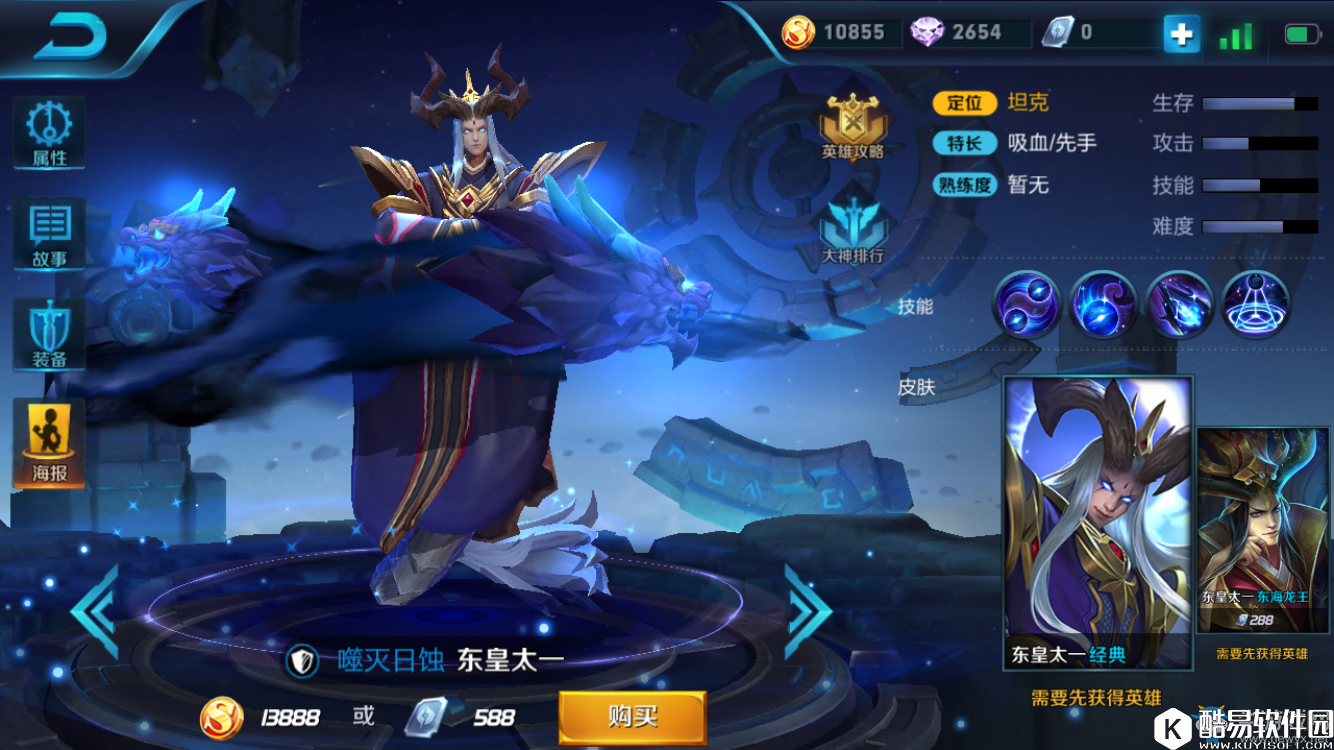This screenshot has height=750, width=1334.
Task: Select the third skill icon
Action: click(1180, 304)
